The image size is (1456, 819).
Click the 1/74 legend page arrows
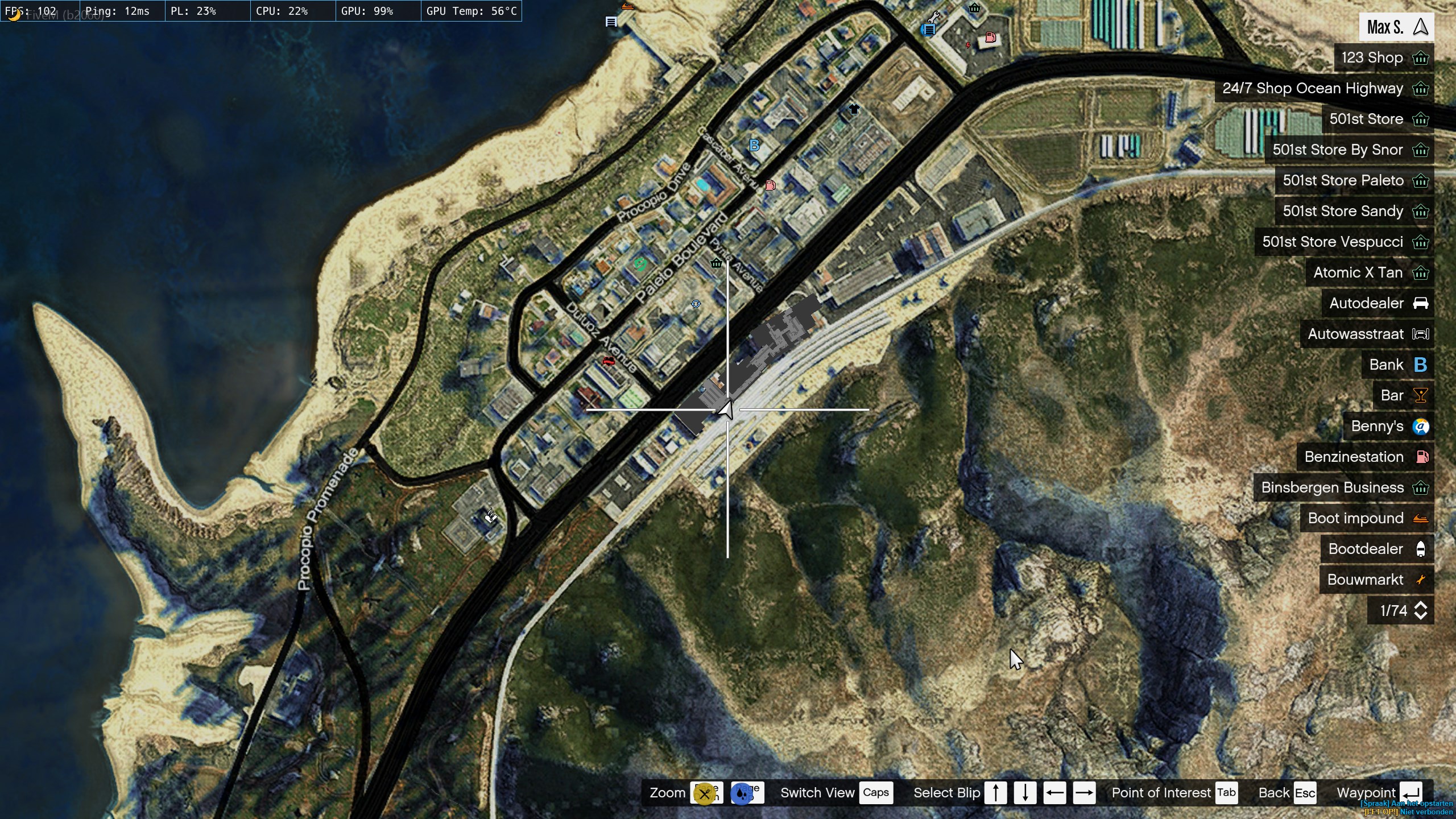point(1420,611)
